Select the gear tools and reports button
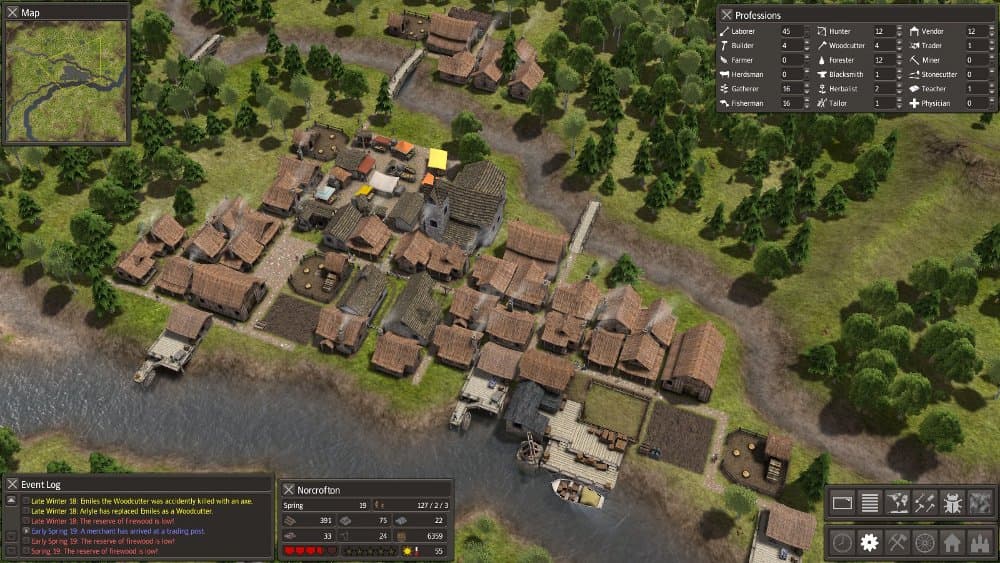The image size is (1000, 563). click(x=869, y=542)
